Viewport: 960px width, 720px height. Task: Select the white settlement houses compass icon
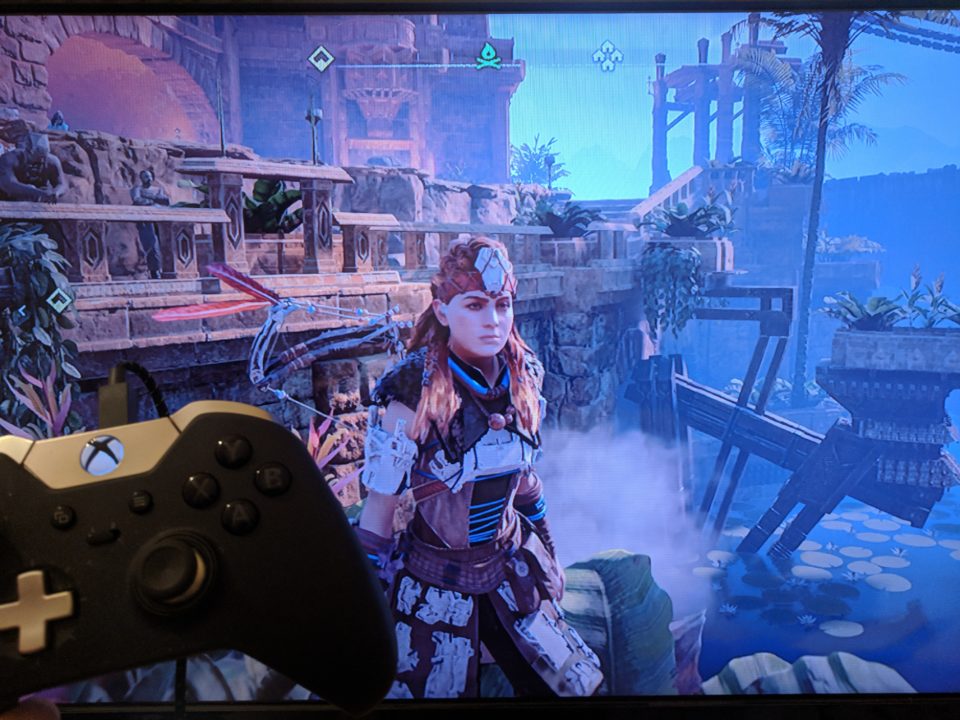point(607,55)
